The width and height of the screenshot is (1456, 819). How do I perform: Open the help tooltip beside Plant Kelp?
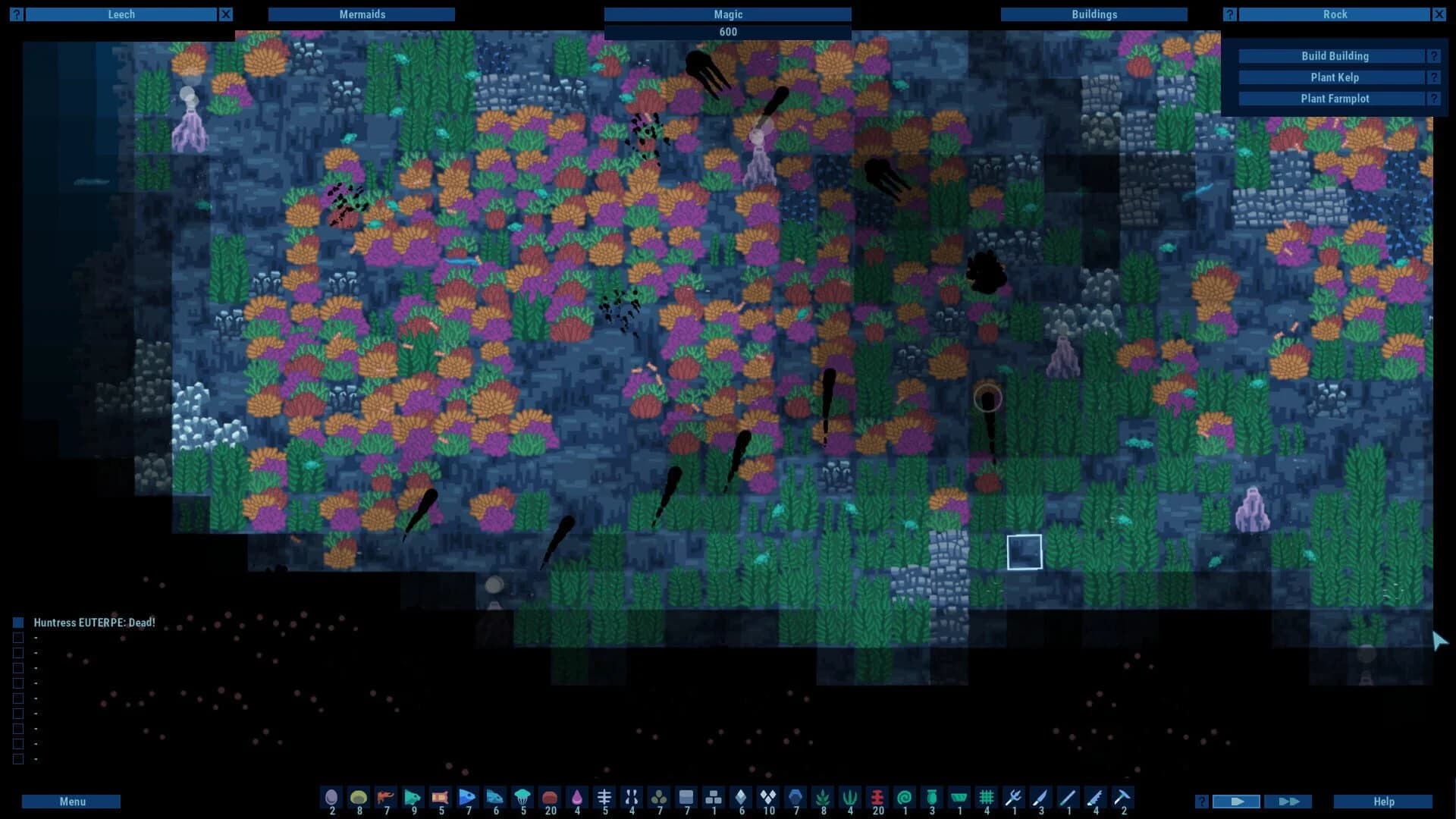(x=1433, y=77)
